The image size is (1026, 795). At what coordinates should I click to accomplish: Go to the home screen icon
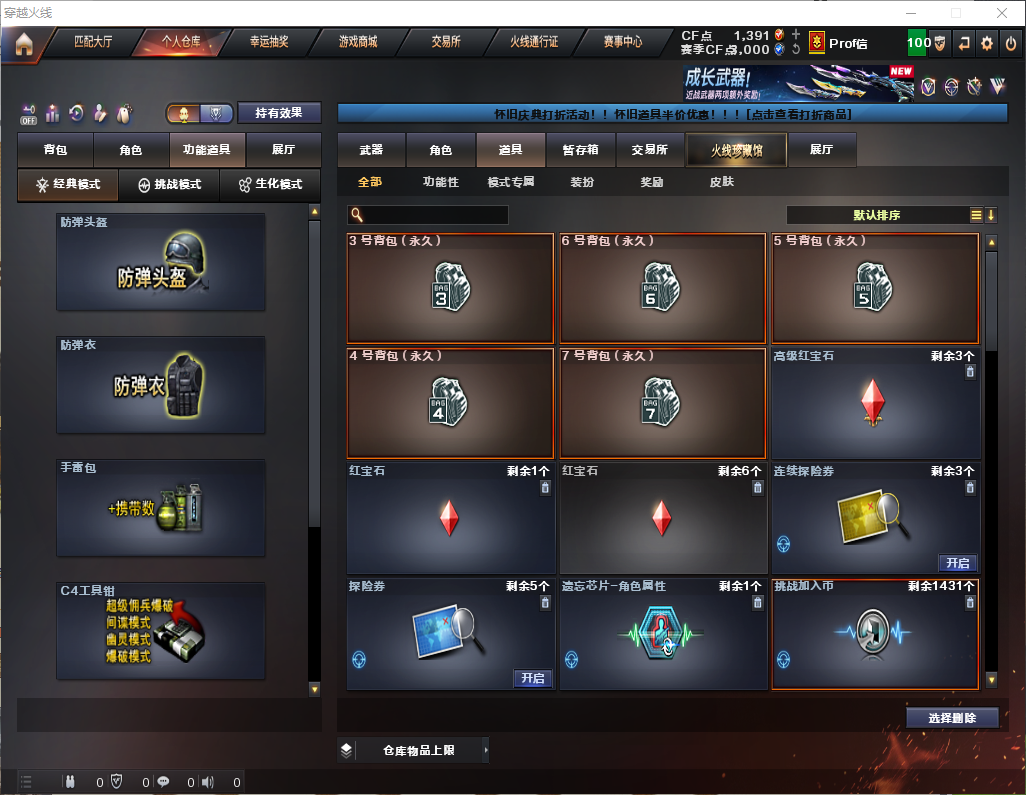[24, 44]
